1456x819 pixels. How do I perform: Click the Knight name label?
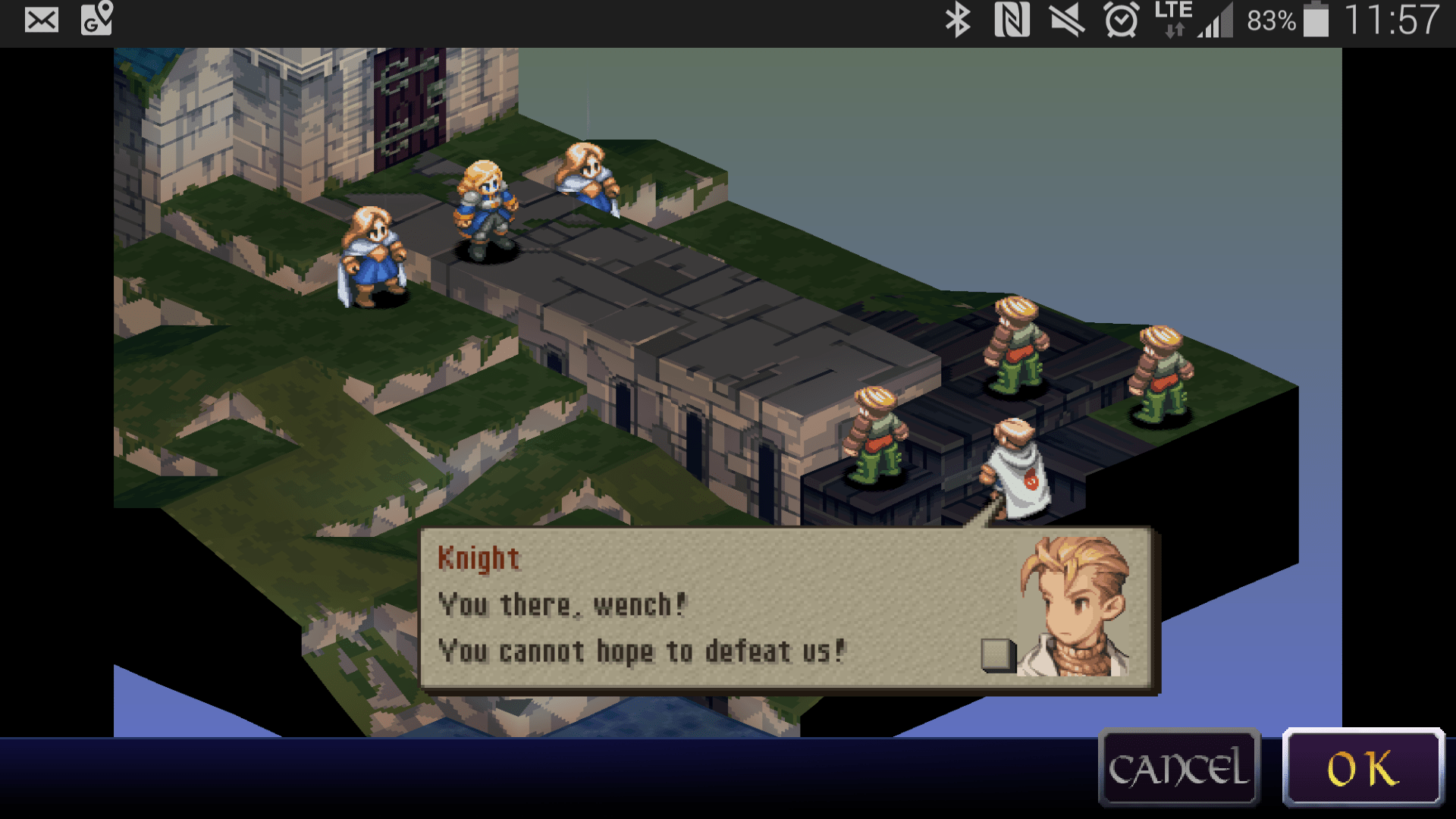click(x=479, y=559)
